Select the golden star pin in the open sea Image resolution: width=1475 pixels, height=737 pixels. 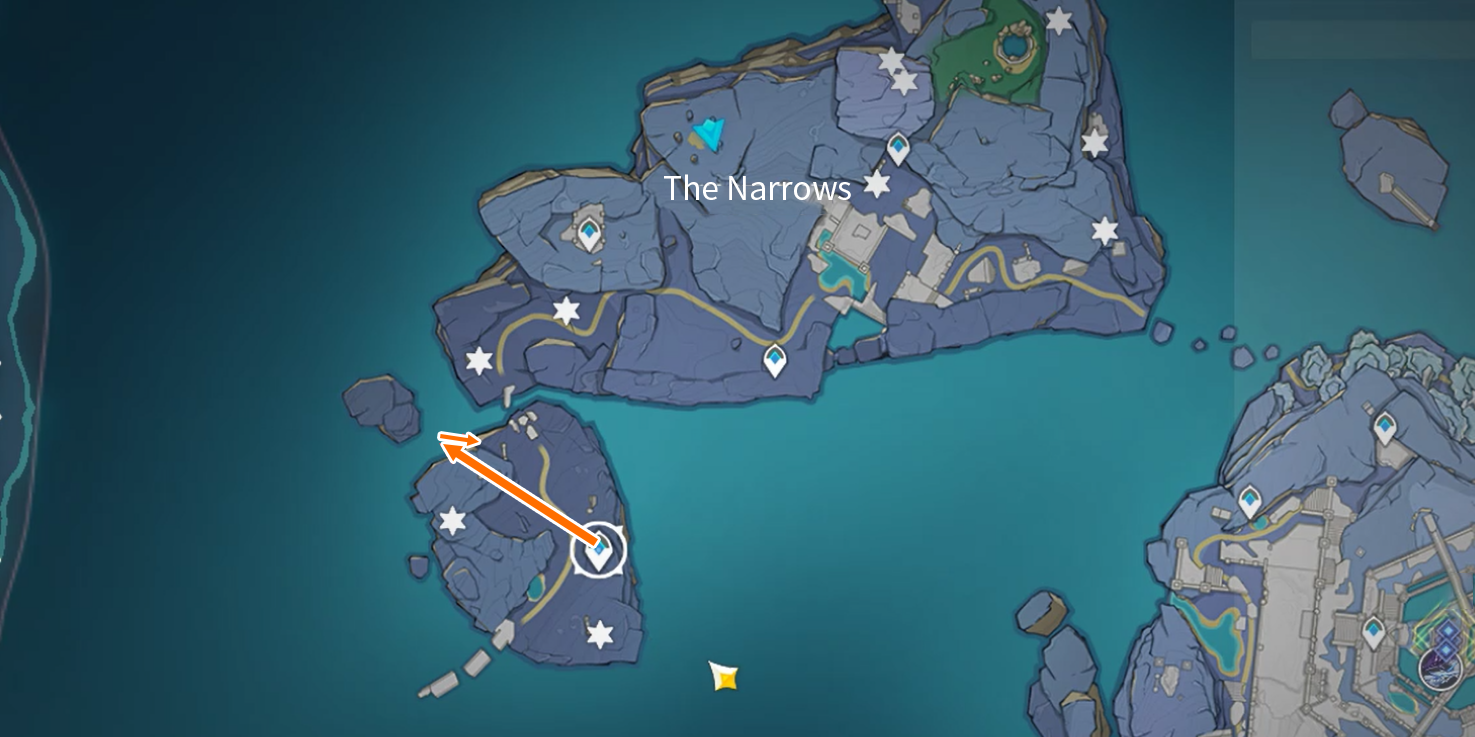coord(723,677)
